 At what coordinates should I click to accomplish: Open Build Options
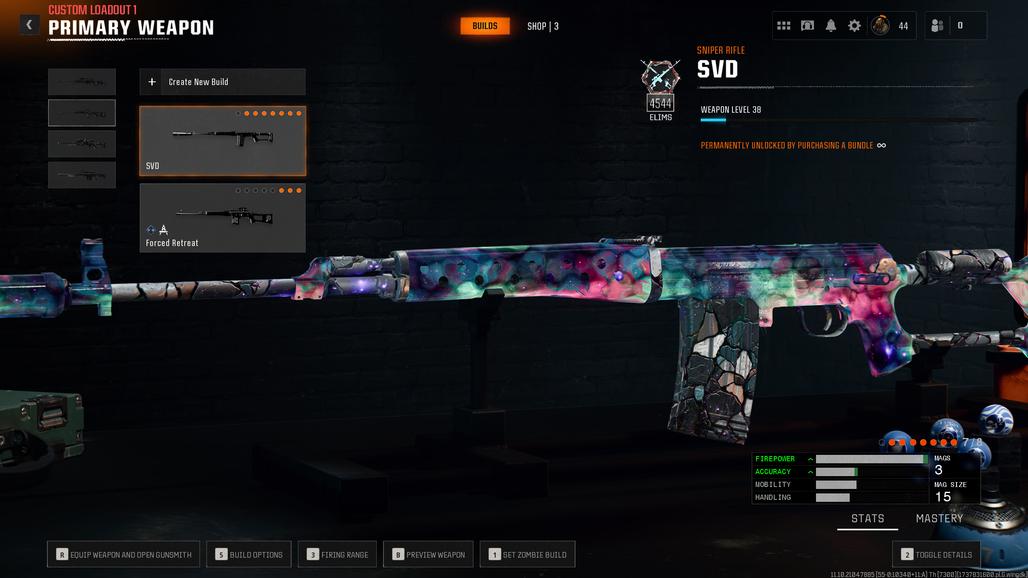click(249, 555)
